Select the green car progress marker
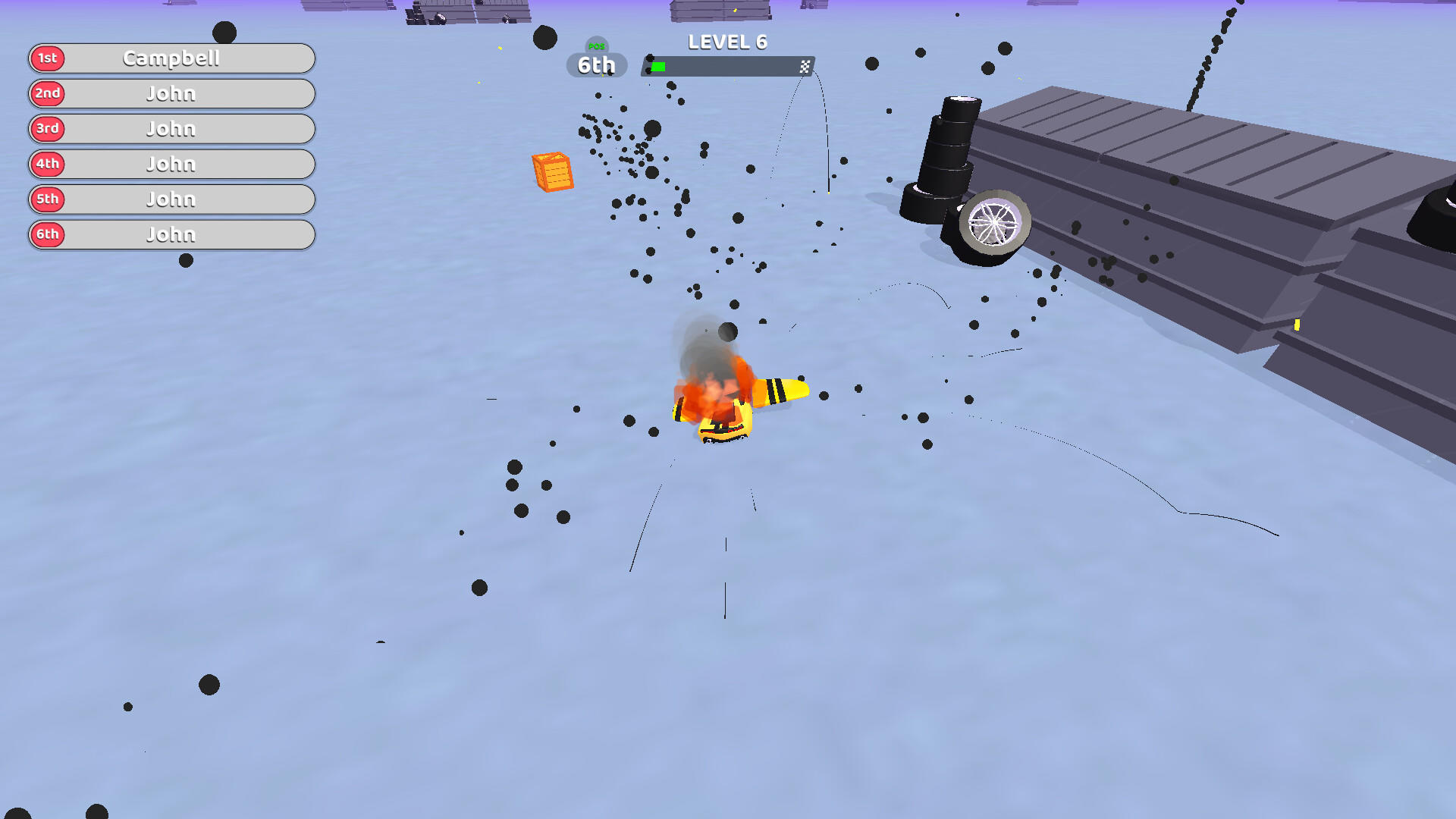Screen dimensions: 1456x819 (x=659, y=66)
